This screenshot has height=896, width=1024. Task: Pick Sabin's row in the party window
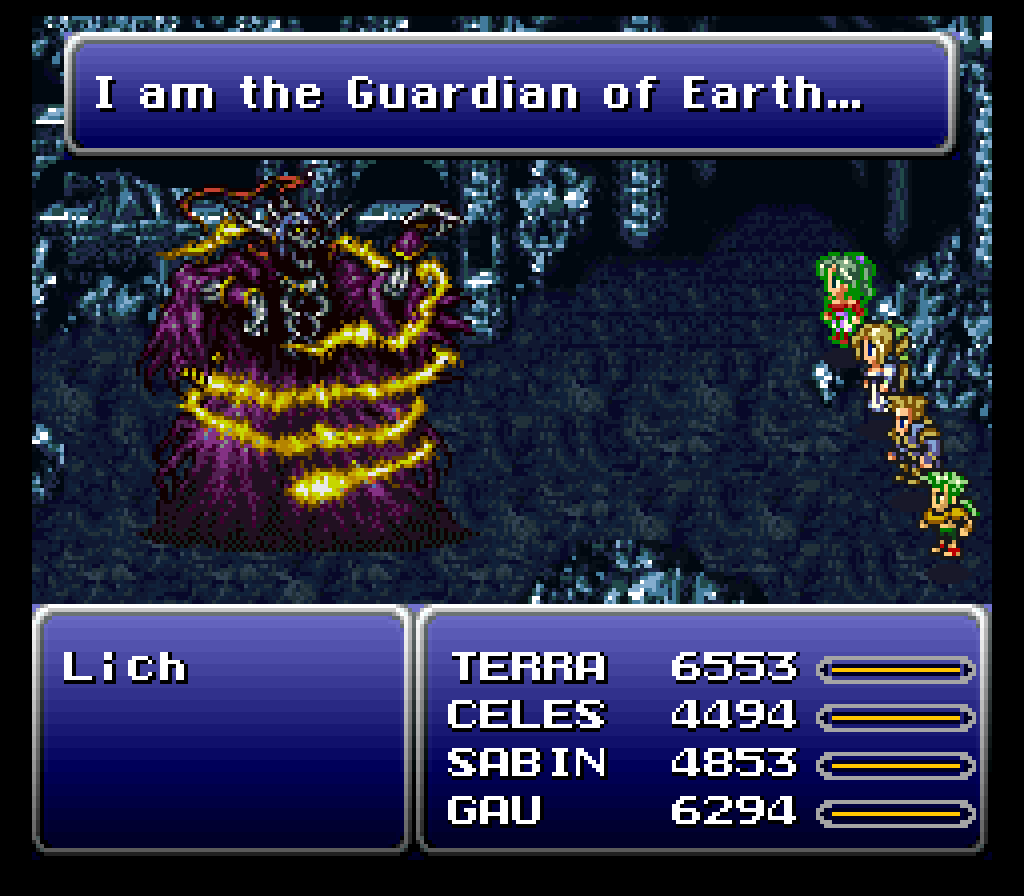pyautogui.click(x=526, y=763)
